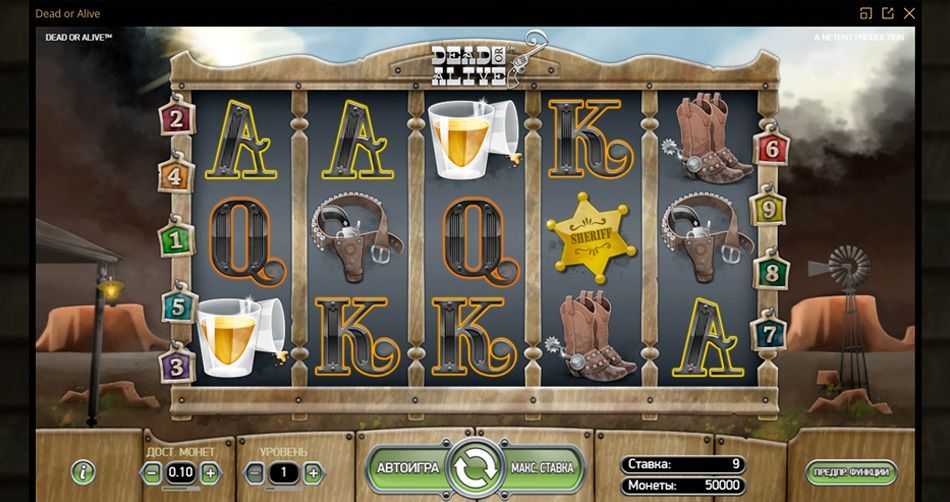Click payline tag number 5

[177, 306]
